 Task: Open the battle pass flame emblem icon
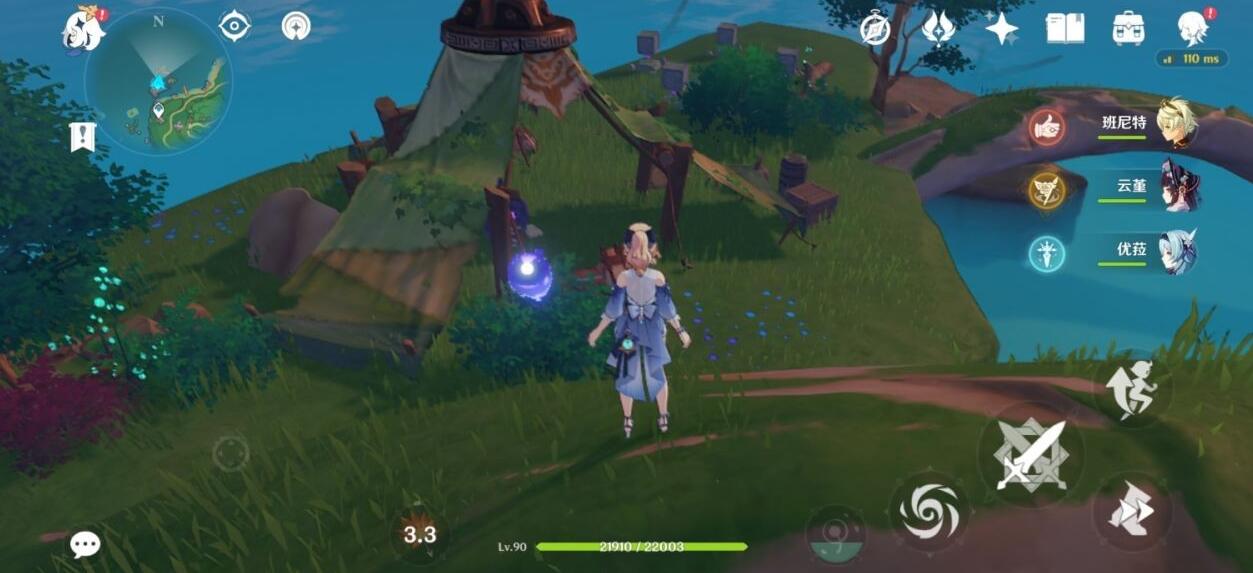(937, 28)
